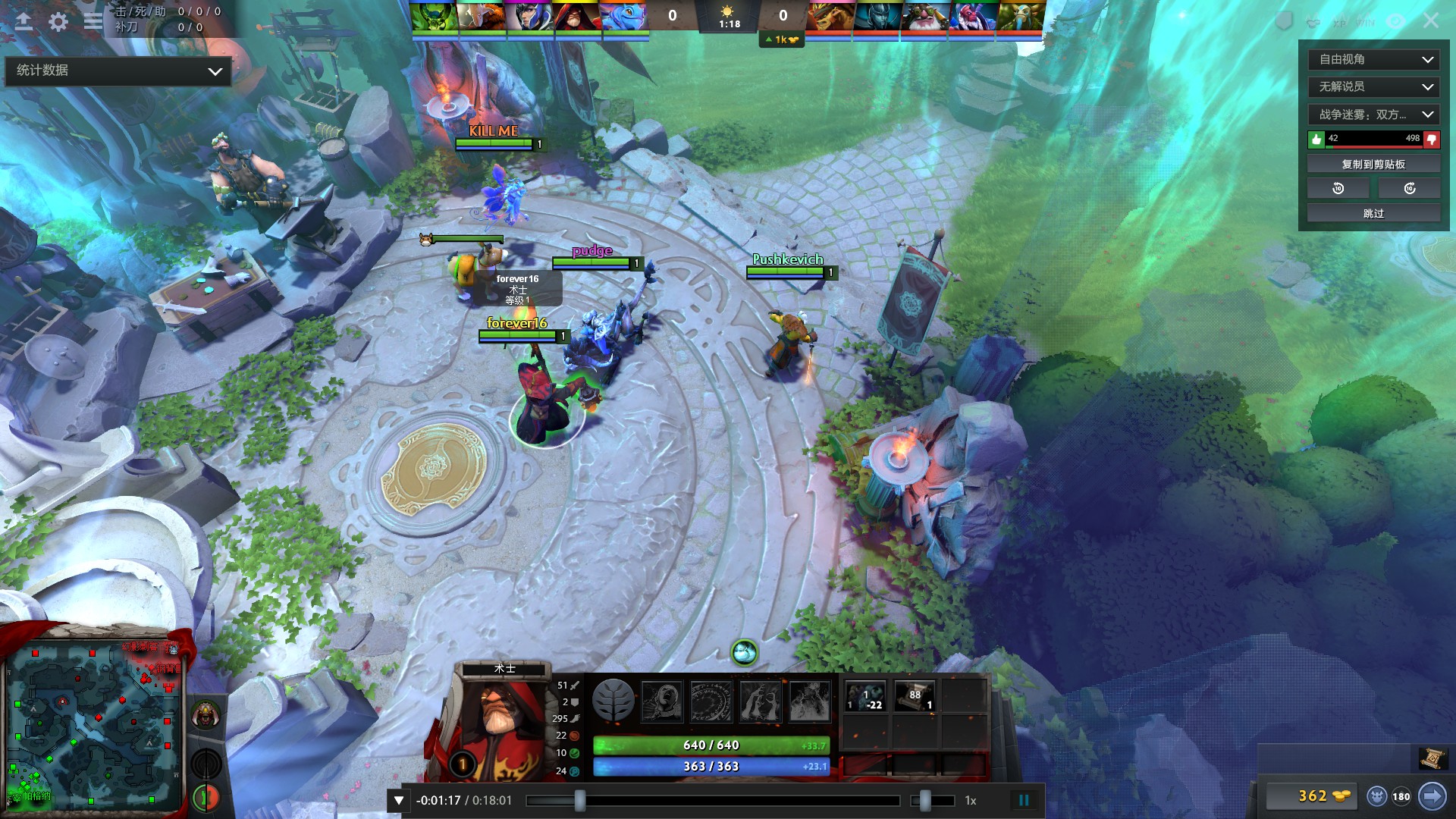Skip ahead 10 seconds in the replay
The height and width of the screenshot is (819, 1456).
pyautogui.click(x=1409, y=187)
